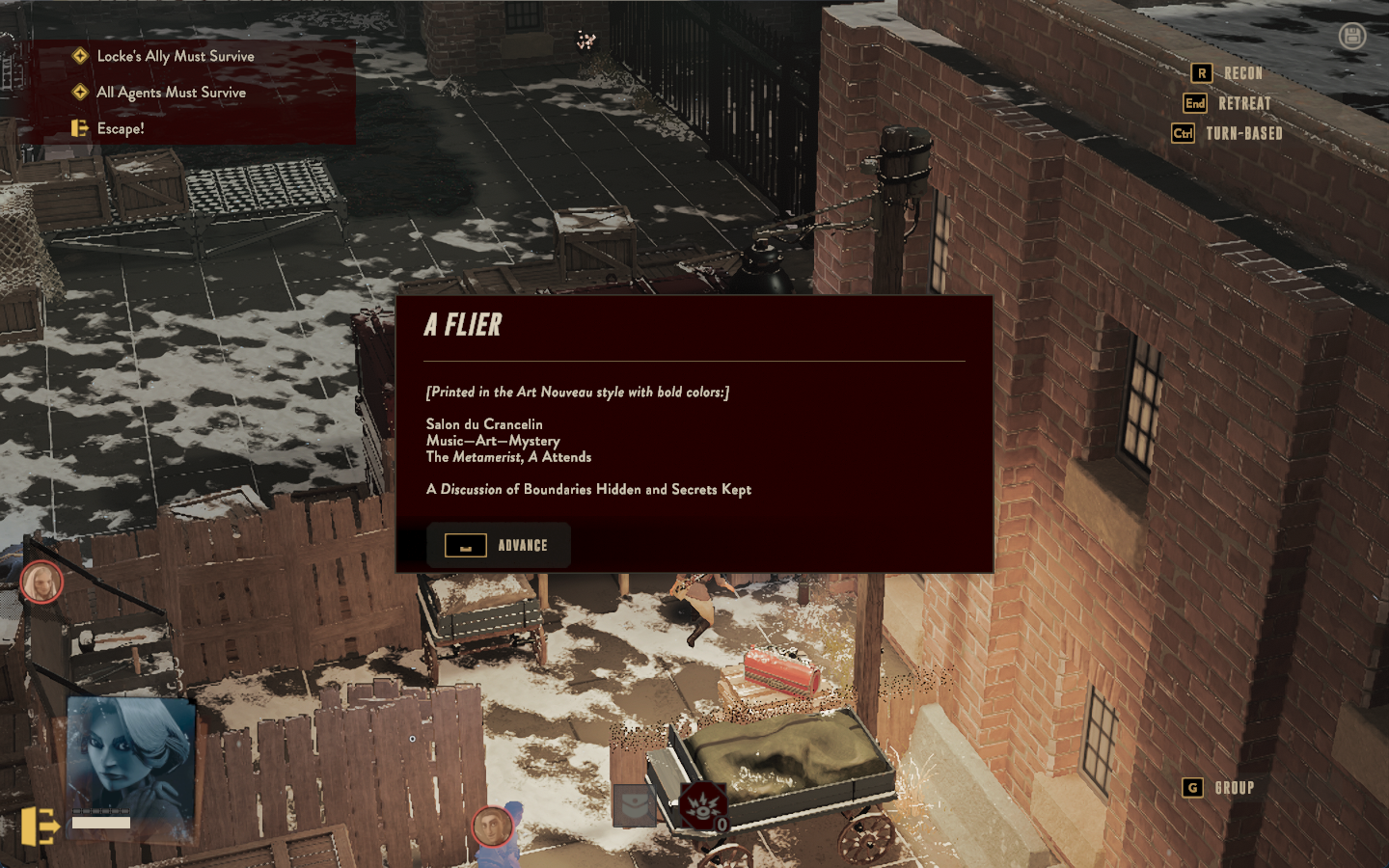Select the All Agents Must Survive objective
The width and height of the screenshot is (1389, 868).
(171, 93)
